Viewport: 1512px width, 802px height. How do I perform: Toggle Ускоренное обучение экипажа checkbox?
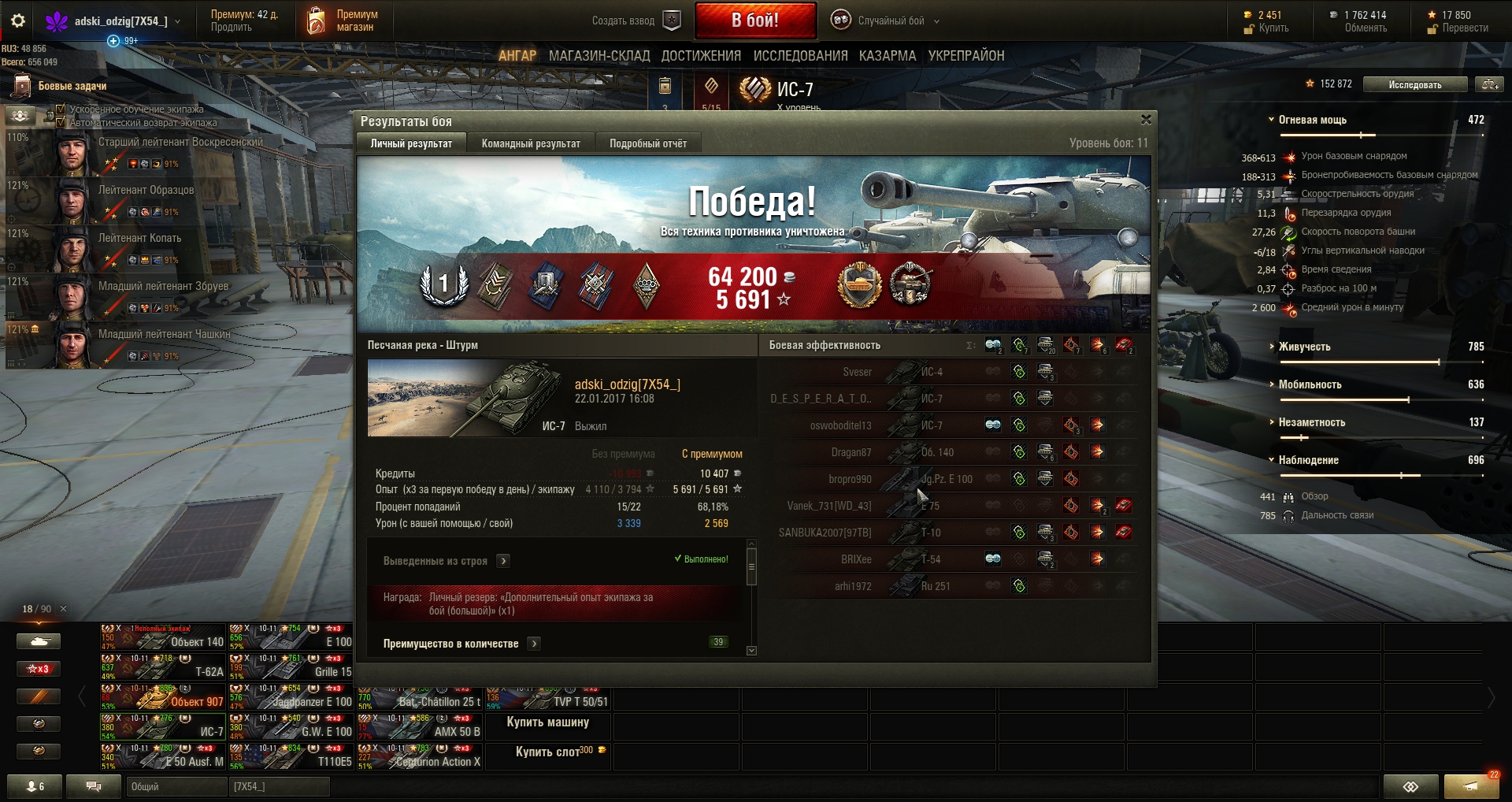pyautogui.click(x=61, y=110)
